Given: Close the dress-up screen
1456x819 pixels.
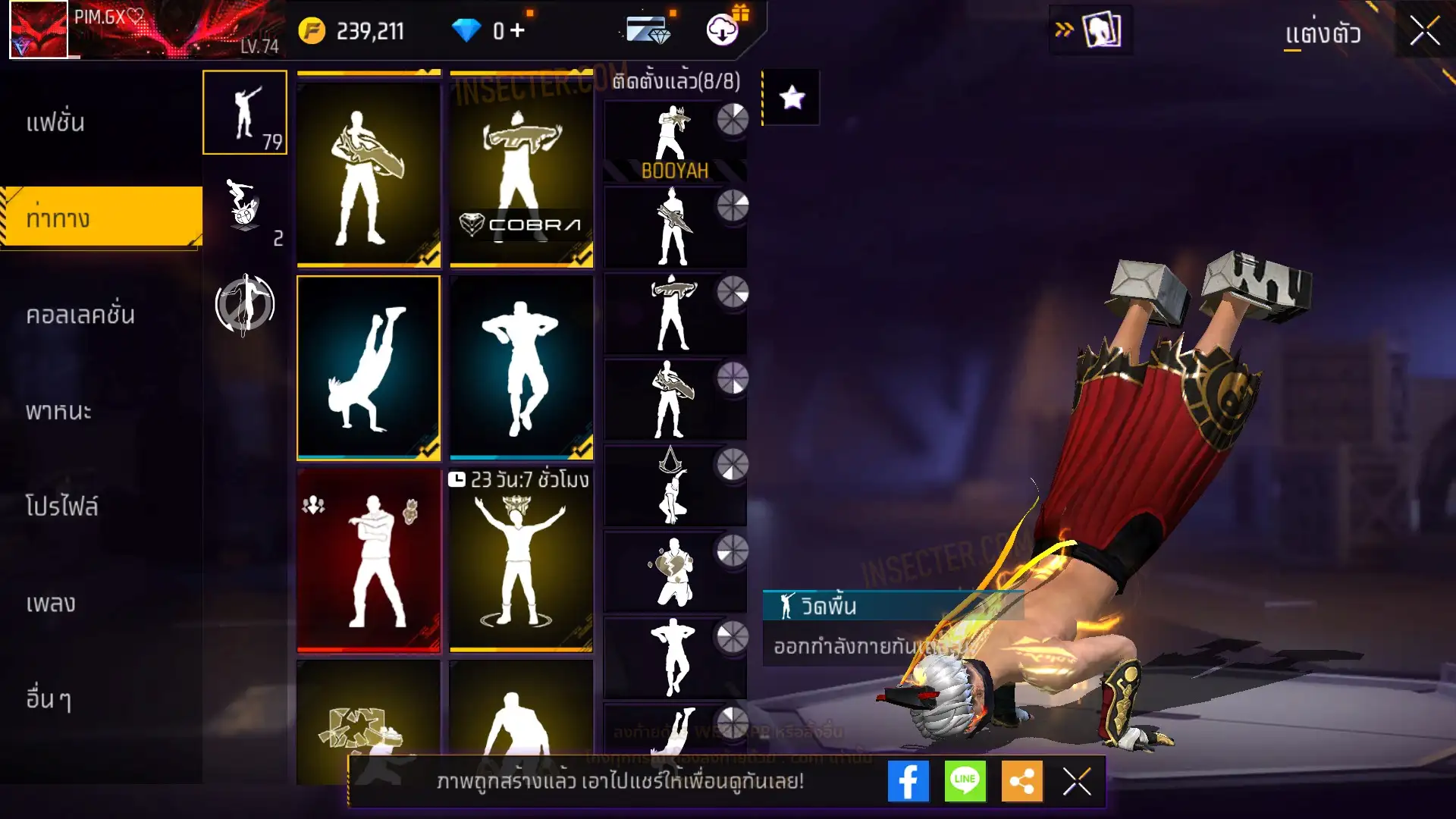Looking at the screenshot, I should coord(1424,32).
